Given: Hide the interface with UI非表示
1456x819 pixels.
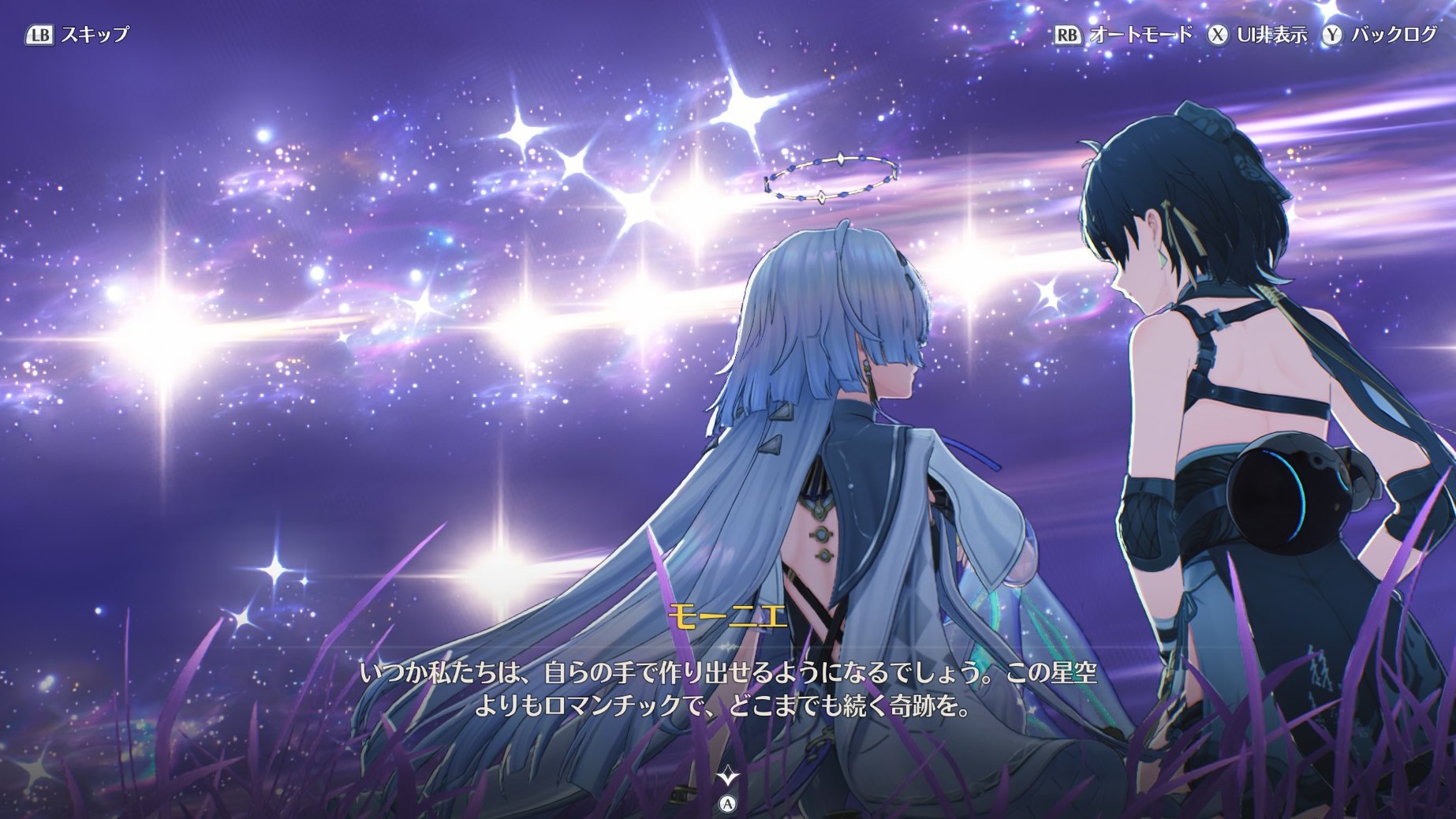Looking at the screenshot, I should (x=1257, y=35).
